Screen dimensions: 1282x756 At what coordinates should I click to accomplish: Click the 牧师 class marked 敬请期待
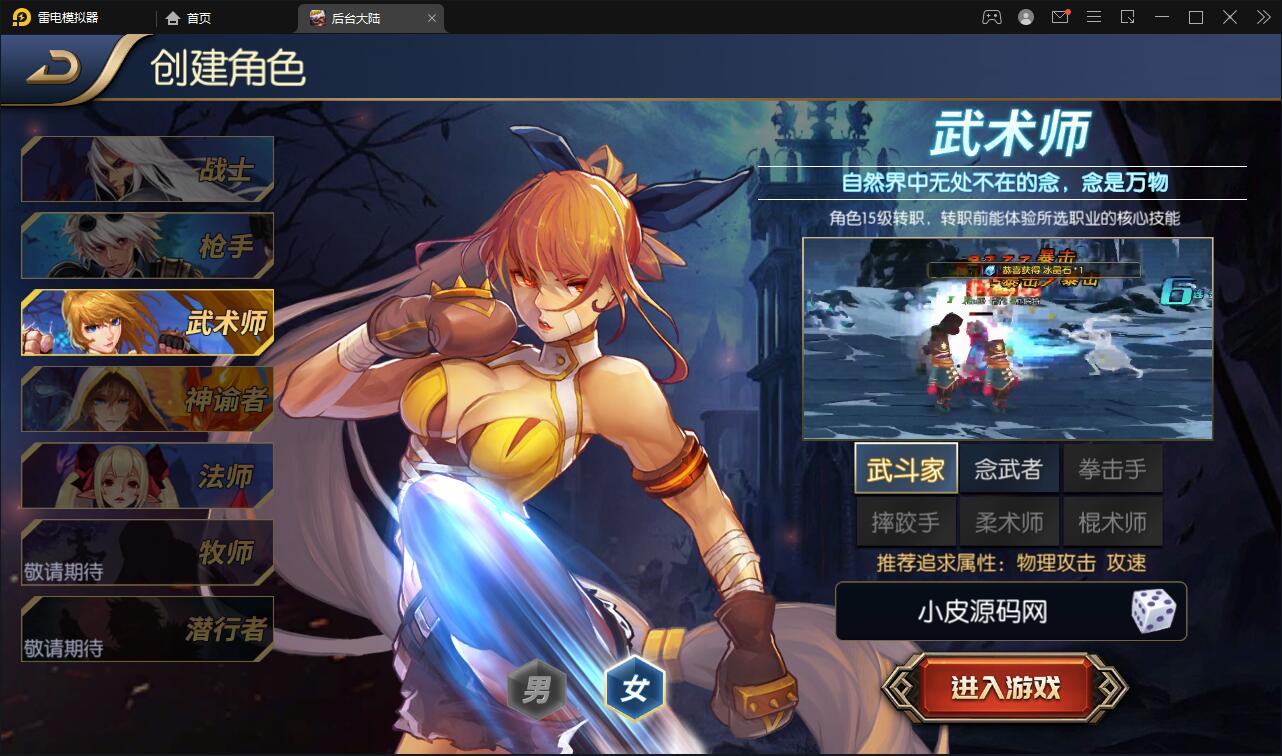[146, 552]
